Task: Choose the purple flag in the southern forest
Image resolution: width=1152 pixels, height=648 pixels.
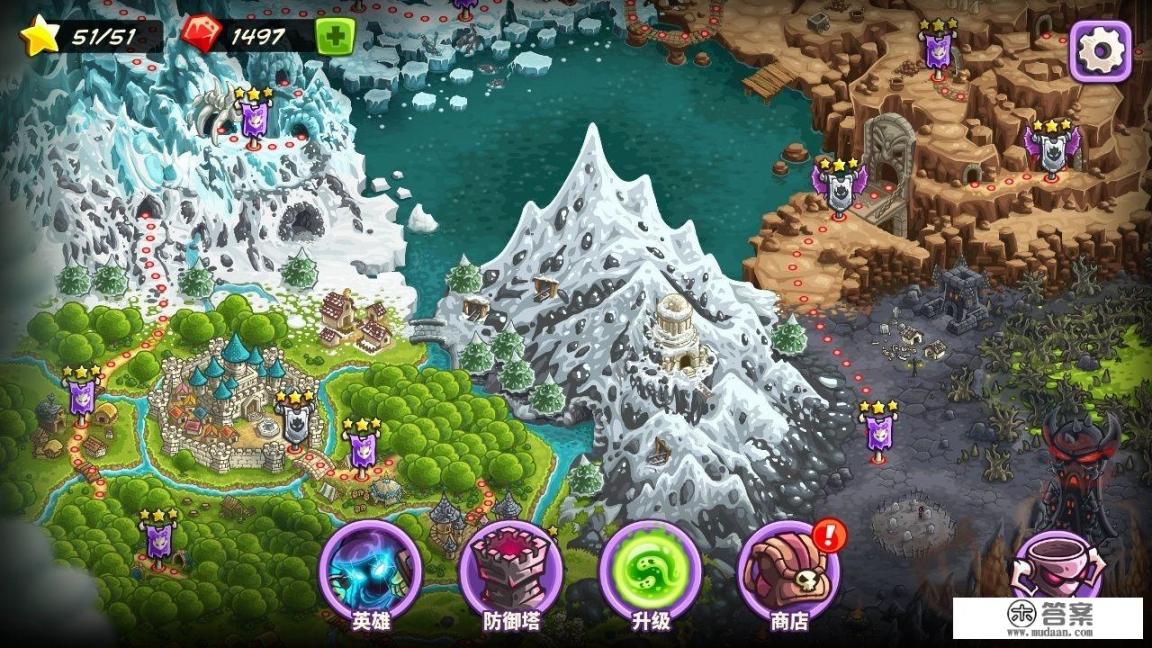Action: pyautogui.click(x=158, y=540)
